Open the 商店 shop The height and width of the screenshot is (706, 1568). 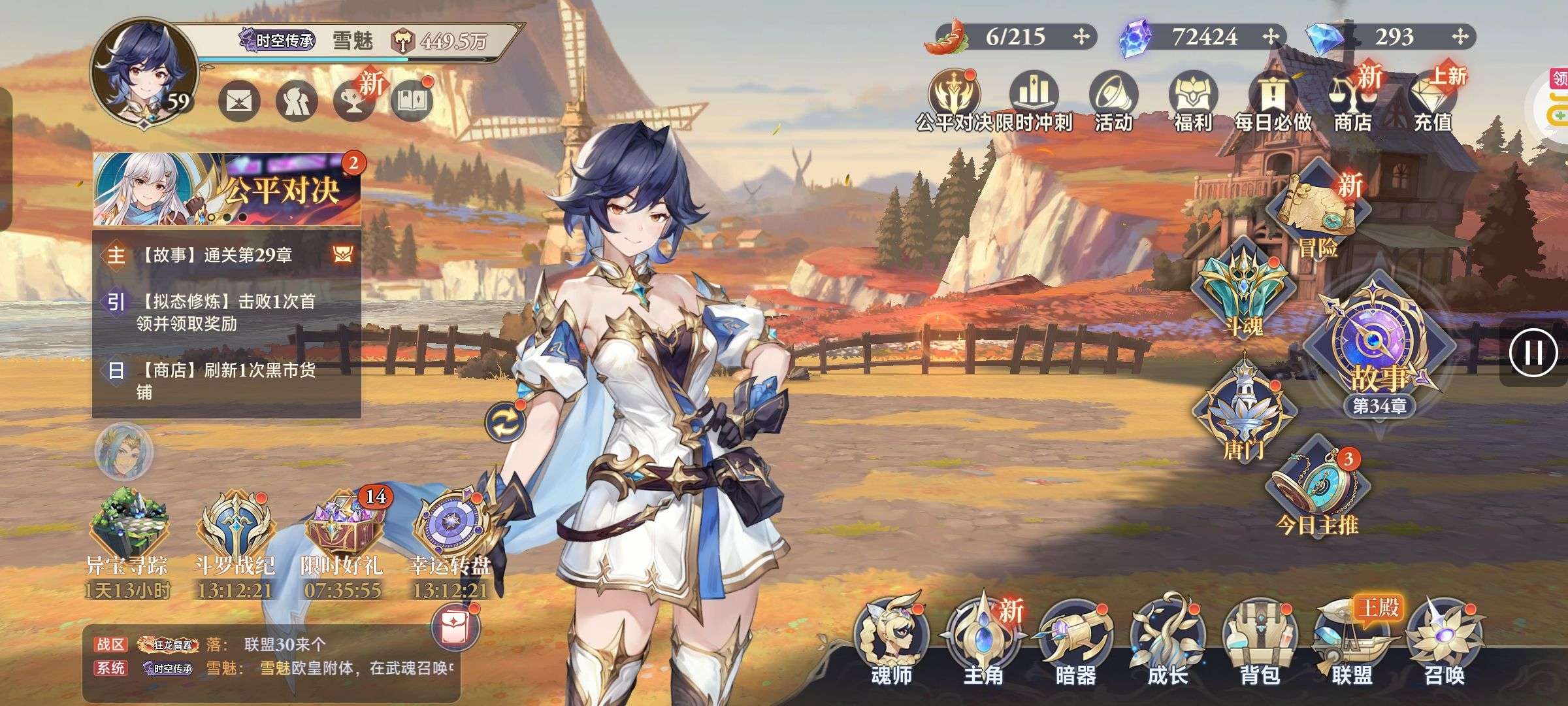pos(1352,98)
